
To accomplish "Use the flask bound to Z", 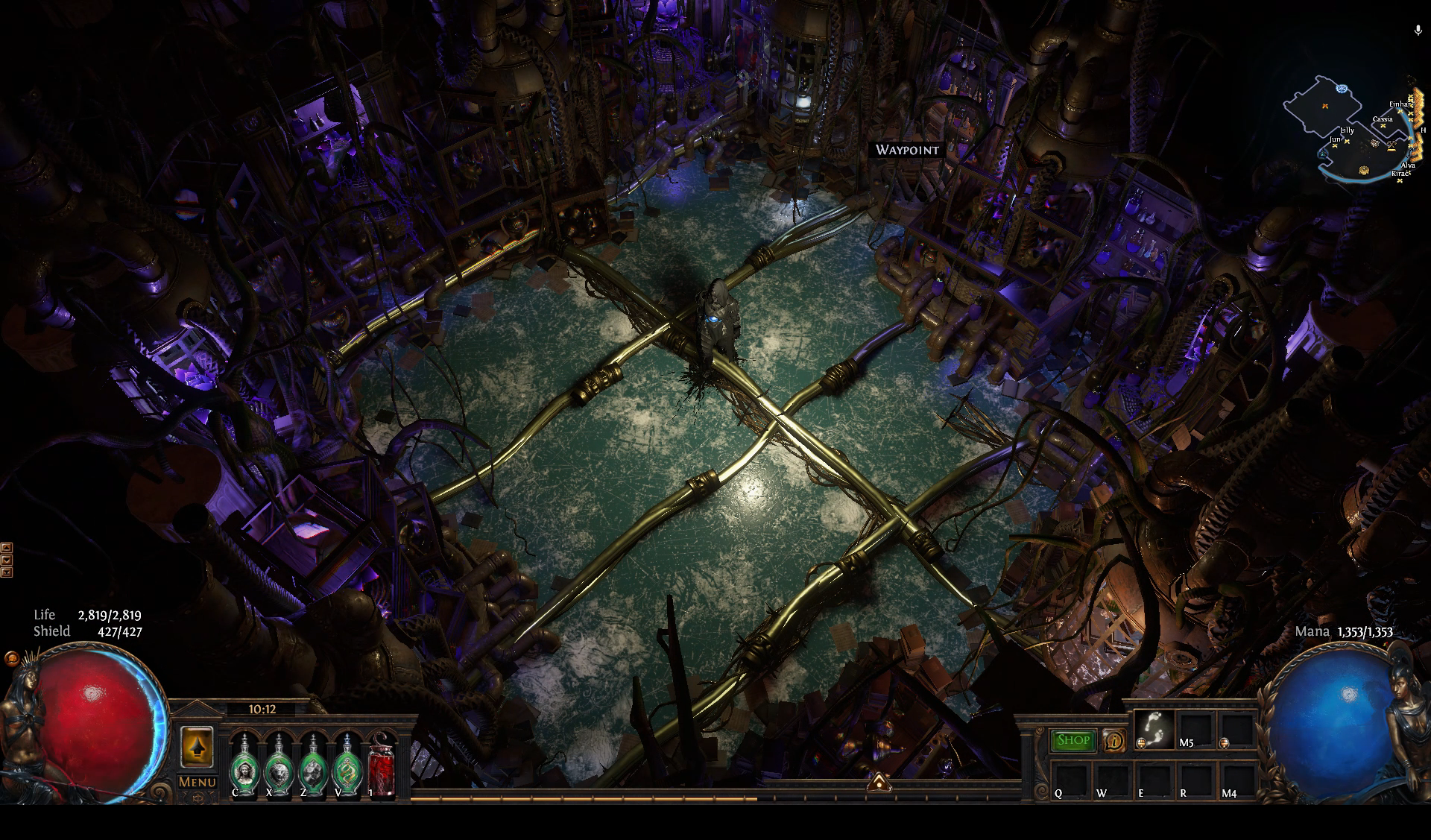I will [312, 764].
